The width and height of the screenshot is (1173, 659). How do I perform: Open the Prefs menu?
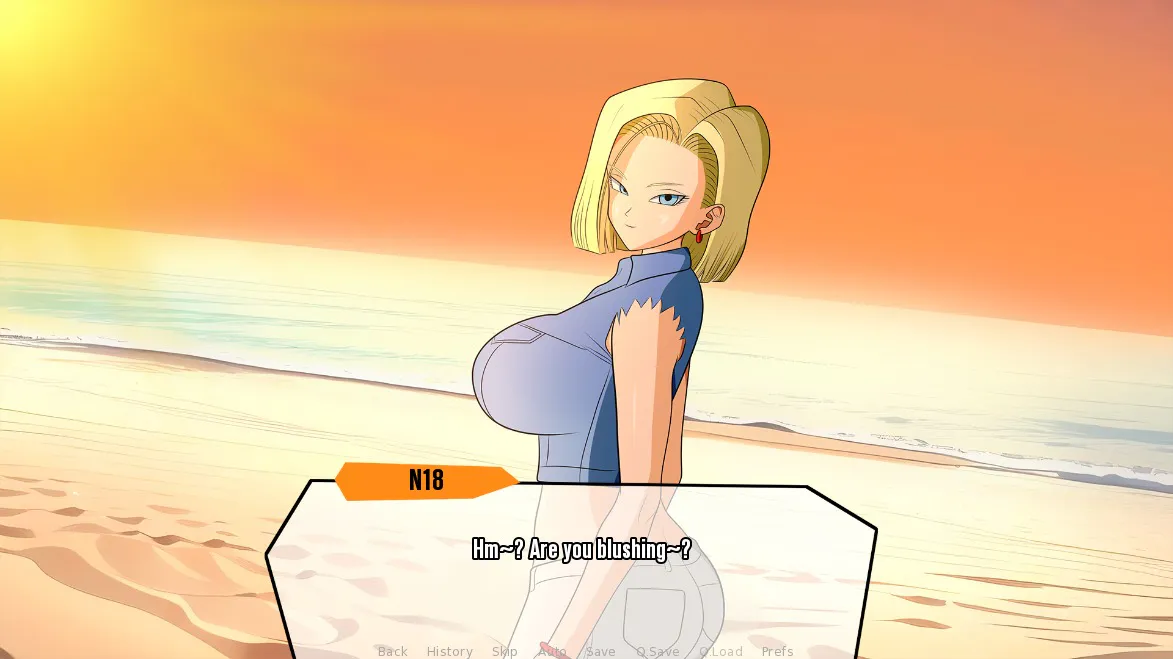[x=777, y=651]
